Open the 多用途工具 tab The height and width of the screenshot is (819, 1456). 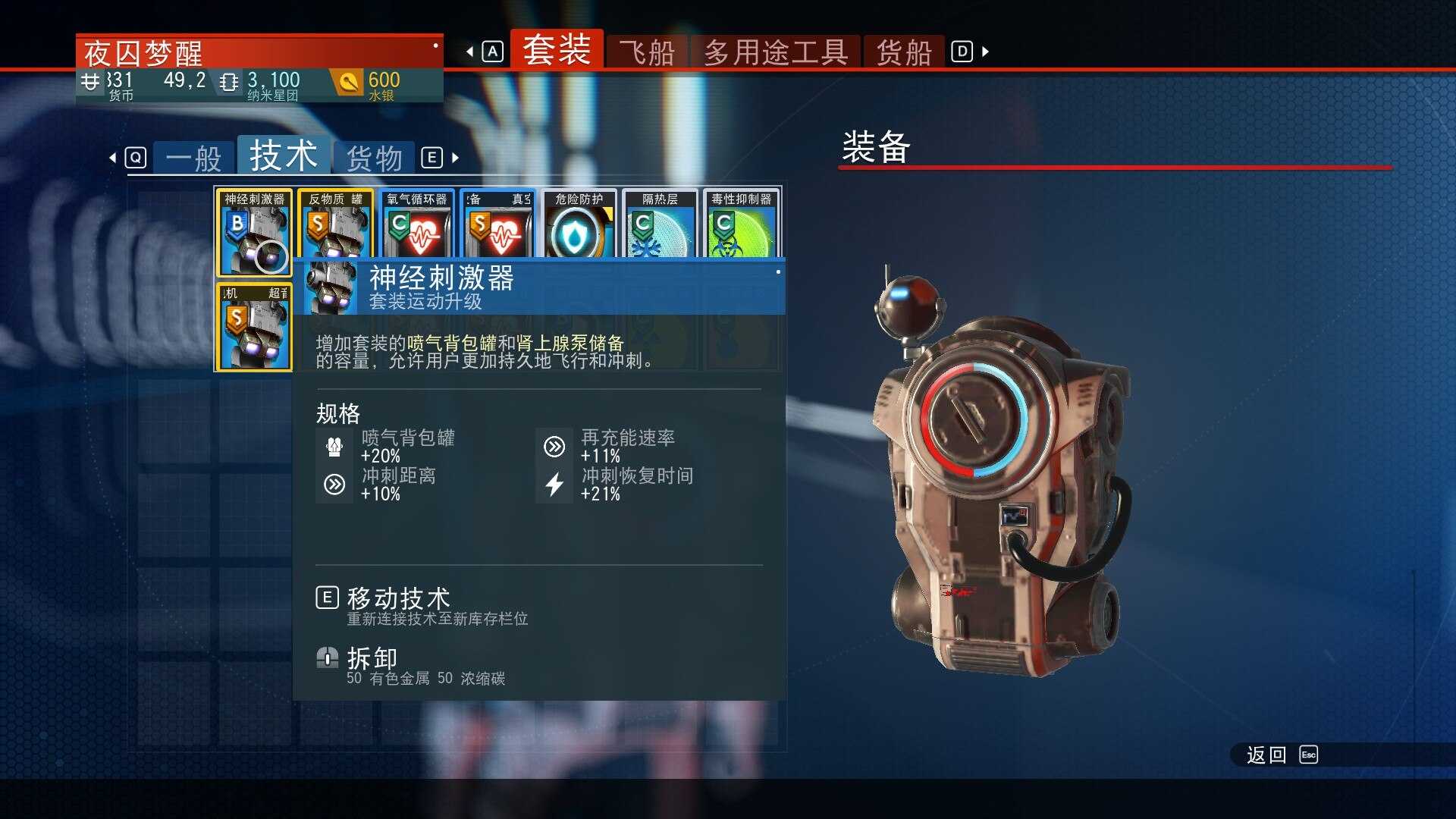point(775,52)
